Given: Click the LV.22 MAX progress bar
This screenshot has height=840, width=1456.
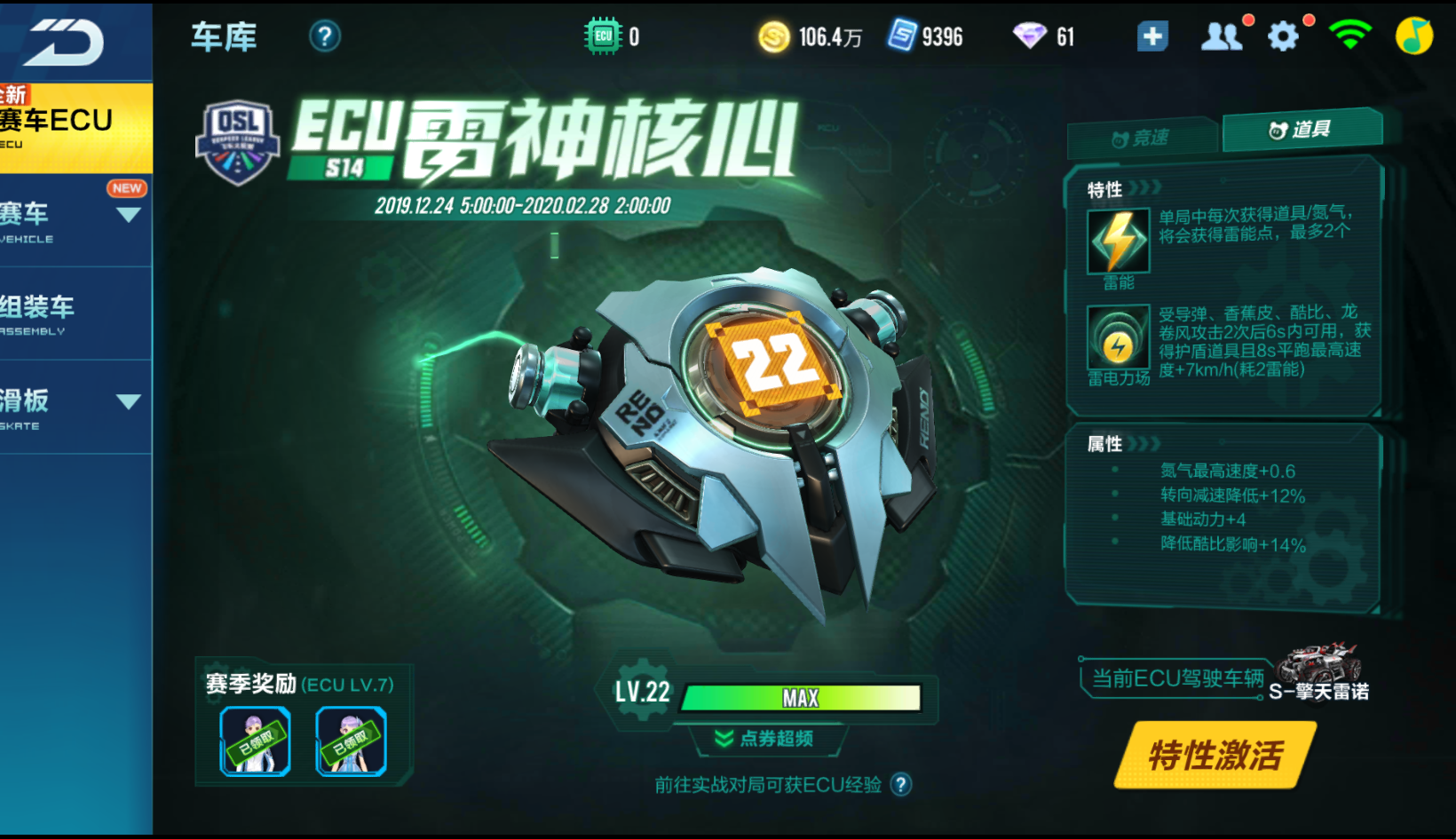Looking at the screenshot, I should [802, 698].
